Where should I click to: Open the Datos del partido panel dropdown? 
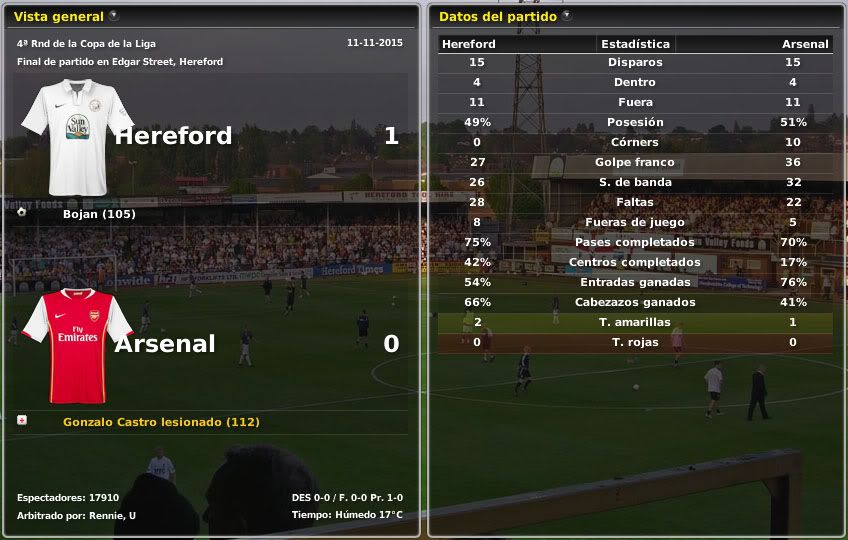pyautogui.click(x=567, y=16)
